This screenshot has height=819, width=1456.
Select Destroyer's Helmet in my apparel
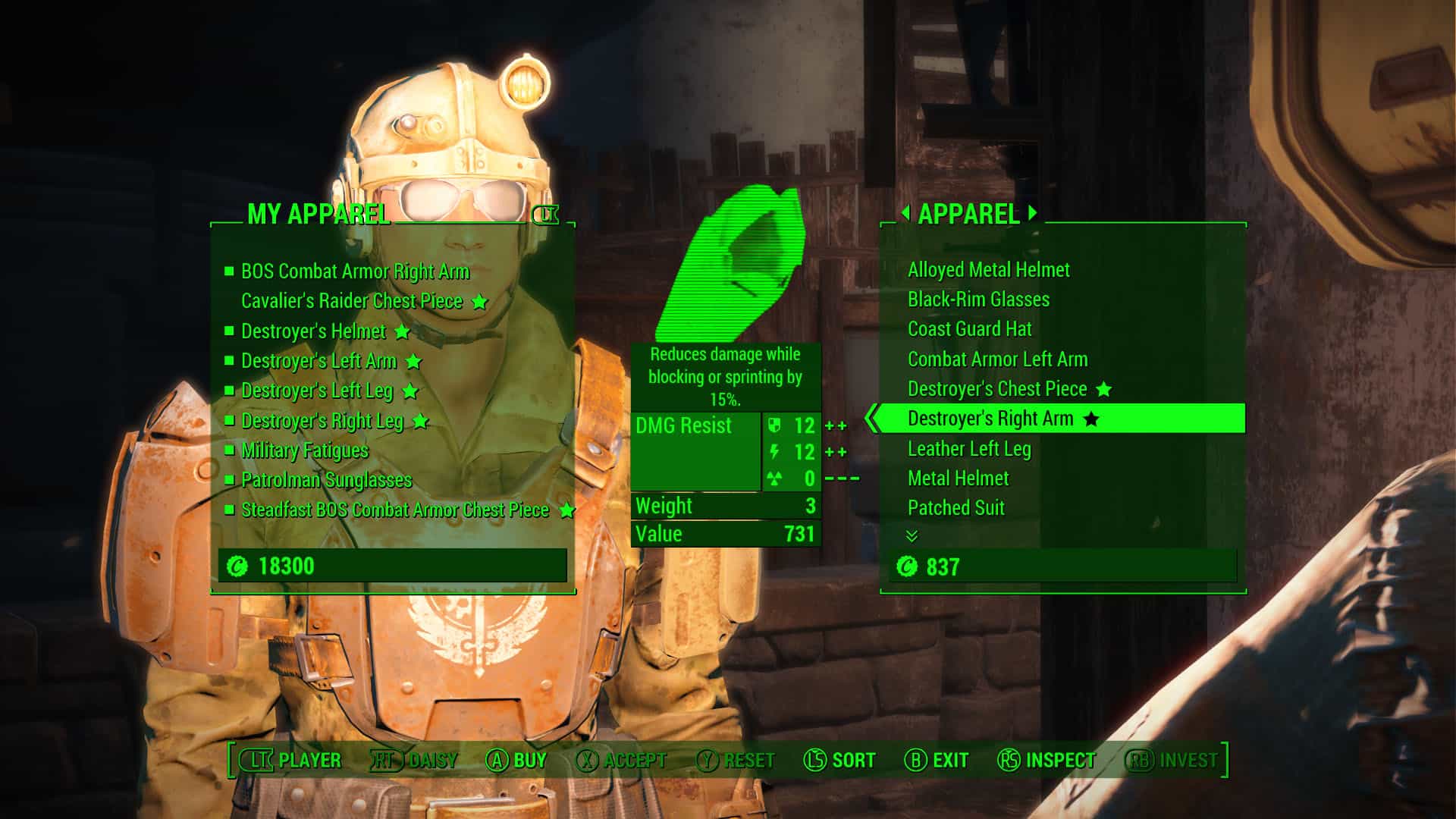[x=313, y=331]
